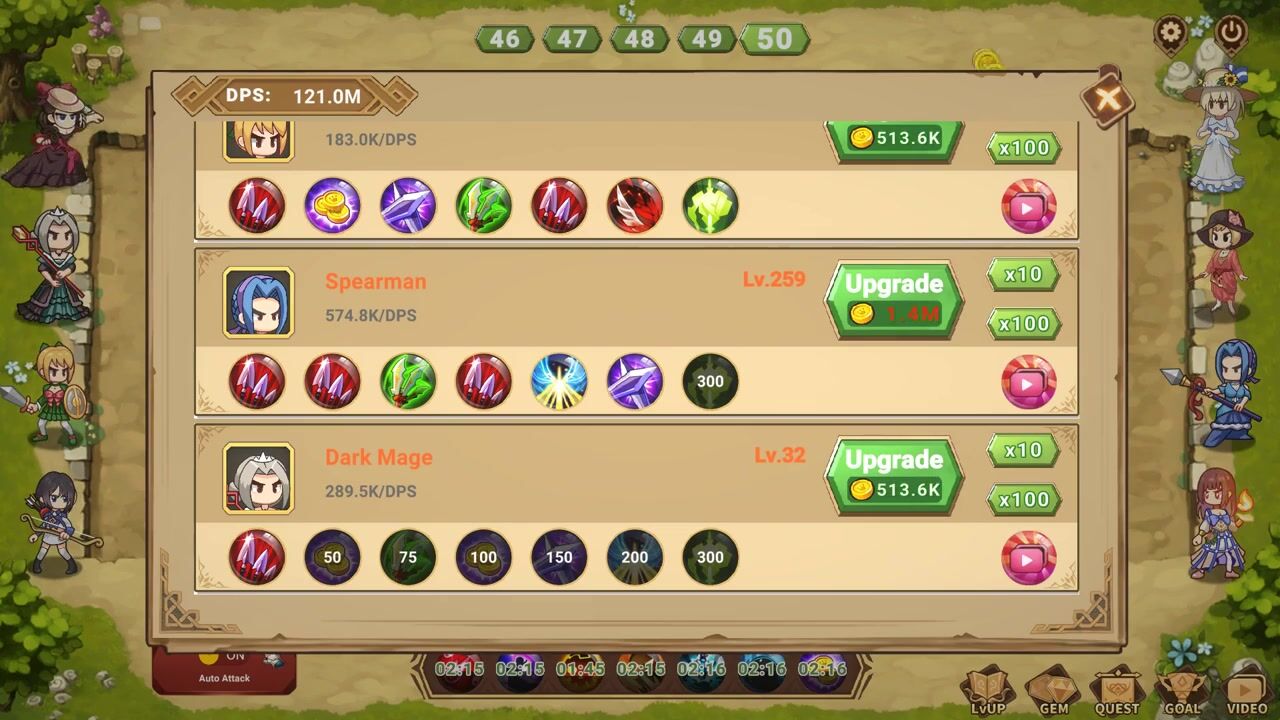Click the power button icon
This screenshot has width=1280, height=720.
point(1231,33)
